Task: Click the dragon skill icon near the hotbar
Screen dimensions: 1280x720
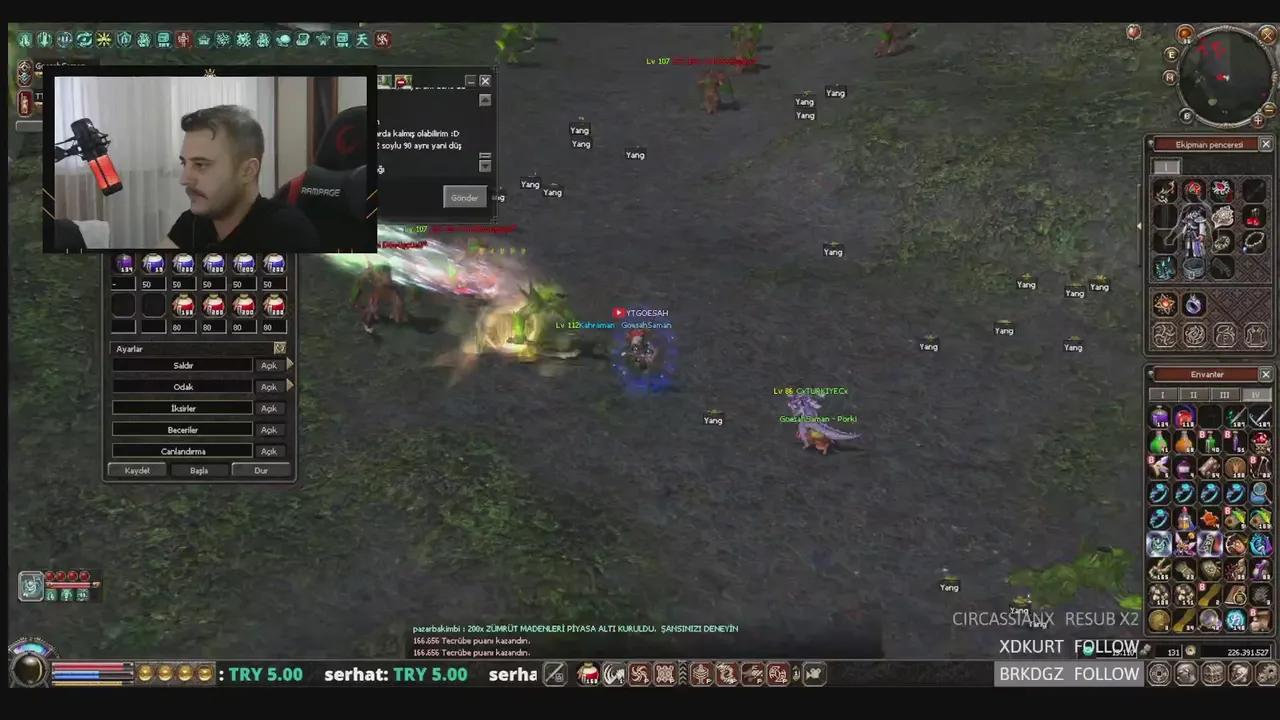Action: click(727, 674)
